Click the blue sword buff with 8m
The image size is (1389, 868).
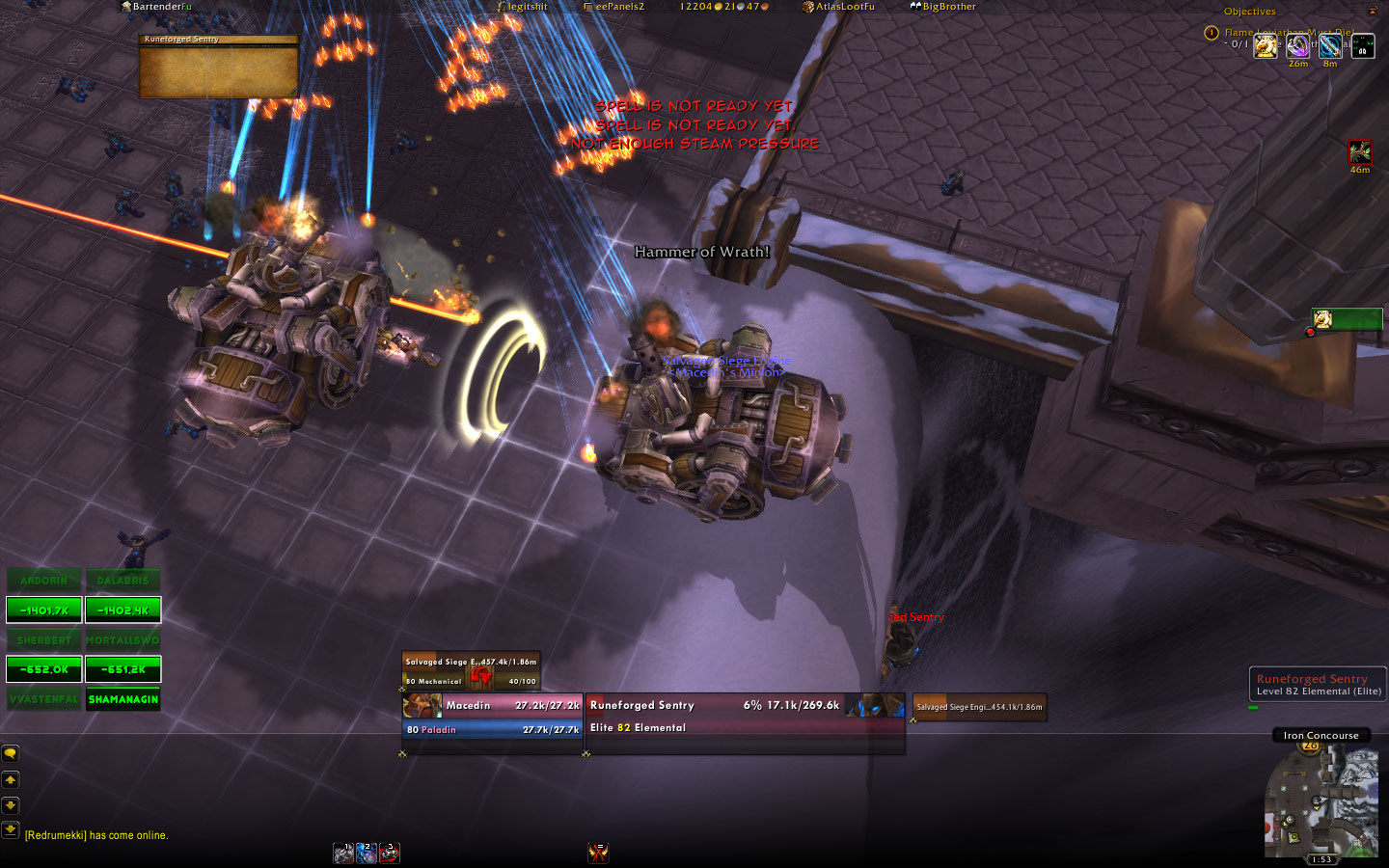click(x=1330, y=45)
